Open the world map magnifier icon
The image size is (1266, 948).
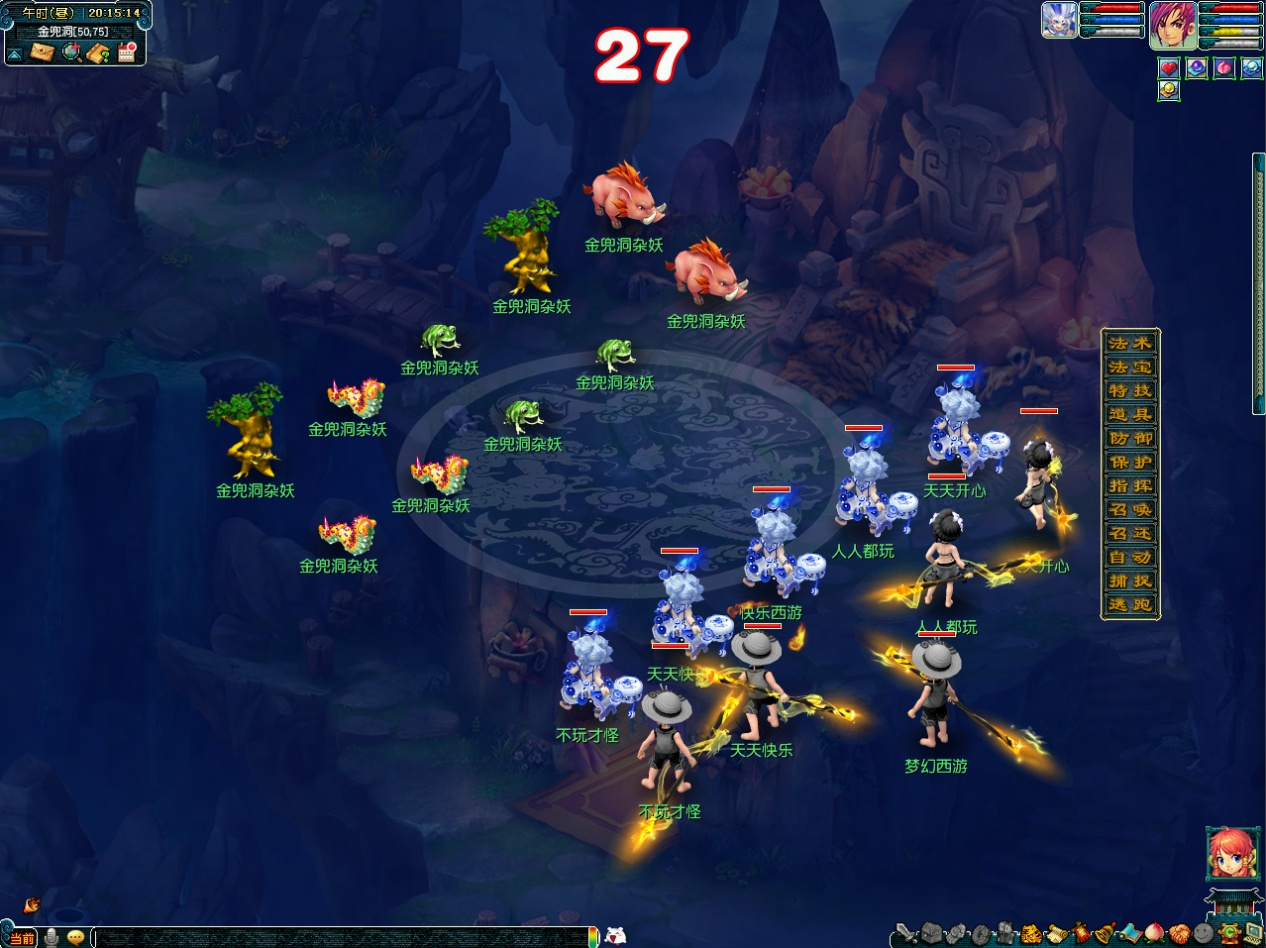tap(71, 52)
